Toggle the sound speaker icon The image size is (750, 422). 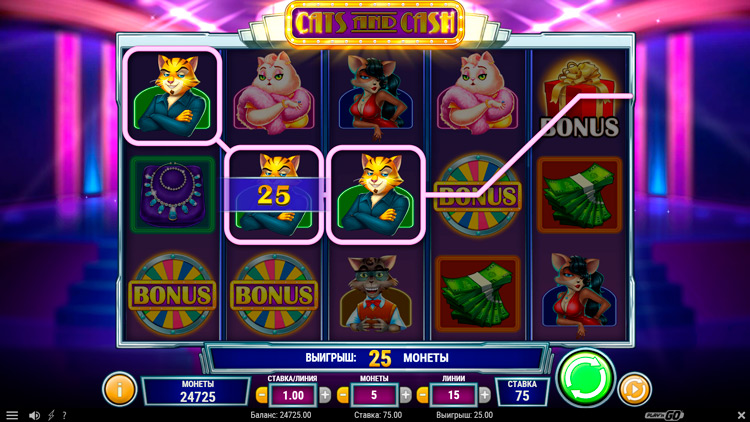pos(34,415)
